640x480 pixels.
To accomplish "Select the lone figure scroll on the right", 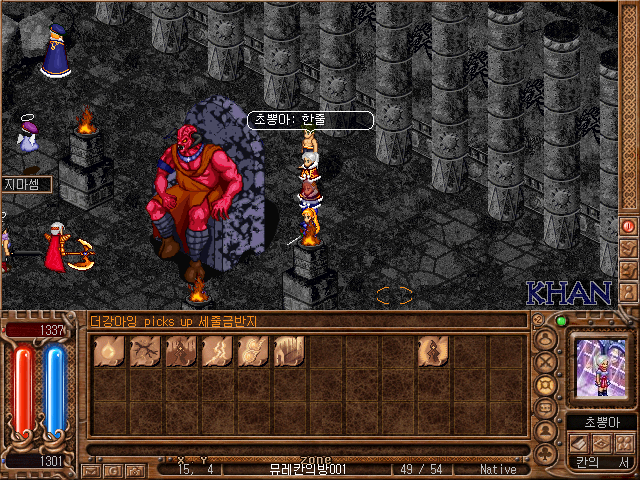I will (432, 351).
